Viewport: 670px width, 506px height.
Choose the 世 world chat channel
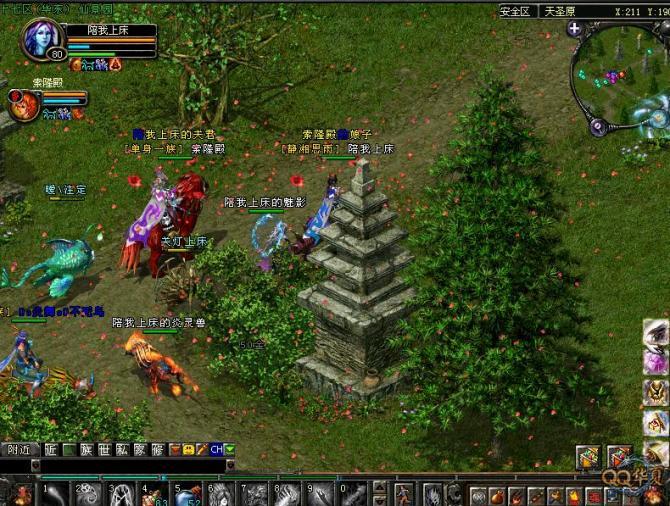pyautogui.click(x=103, y=450)
